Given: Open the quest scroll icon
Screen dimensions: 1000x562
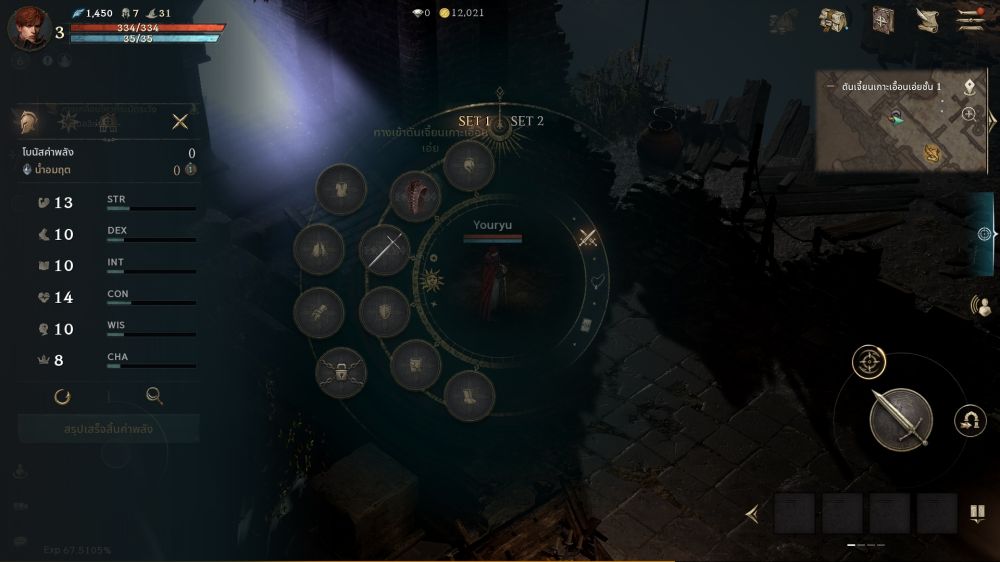Looking at the screenshot, I should [x=927, y=20].
